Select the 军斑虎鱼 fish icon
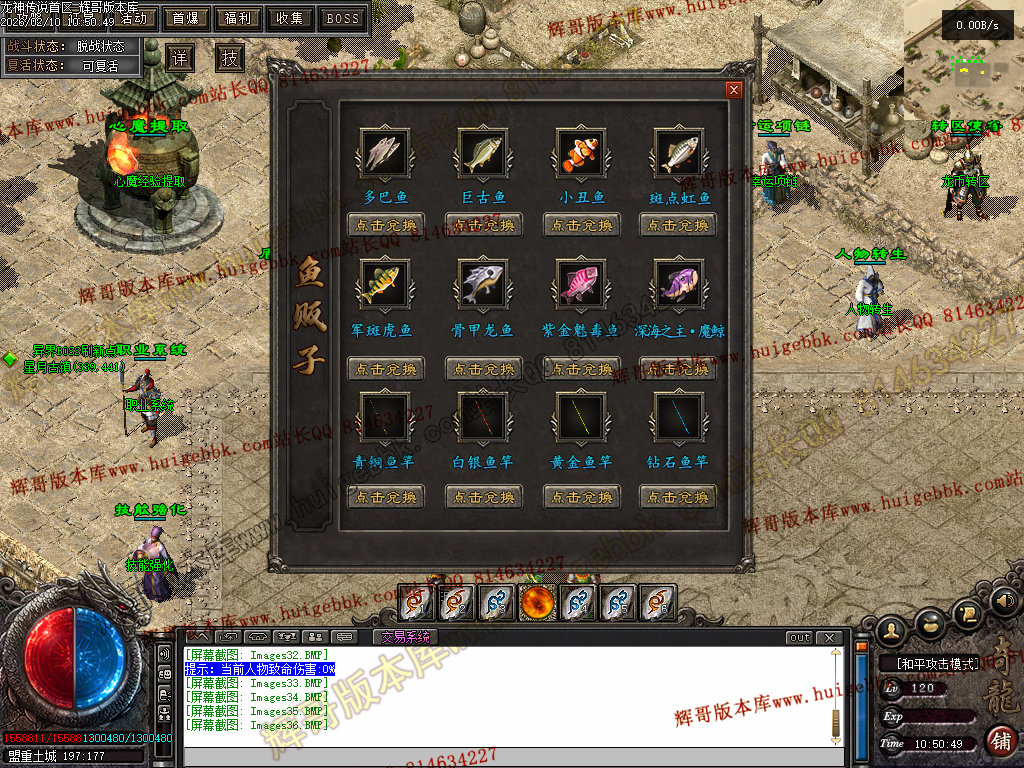This screenshot has height=768, width=1024. pyautogui.click(x=385, y=284)
